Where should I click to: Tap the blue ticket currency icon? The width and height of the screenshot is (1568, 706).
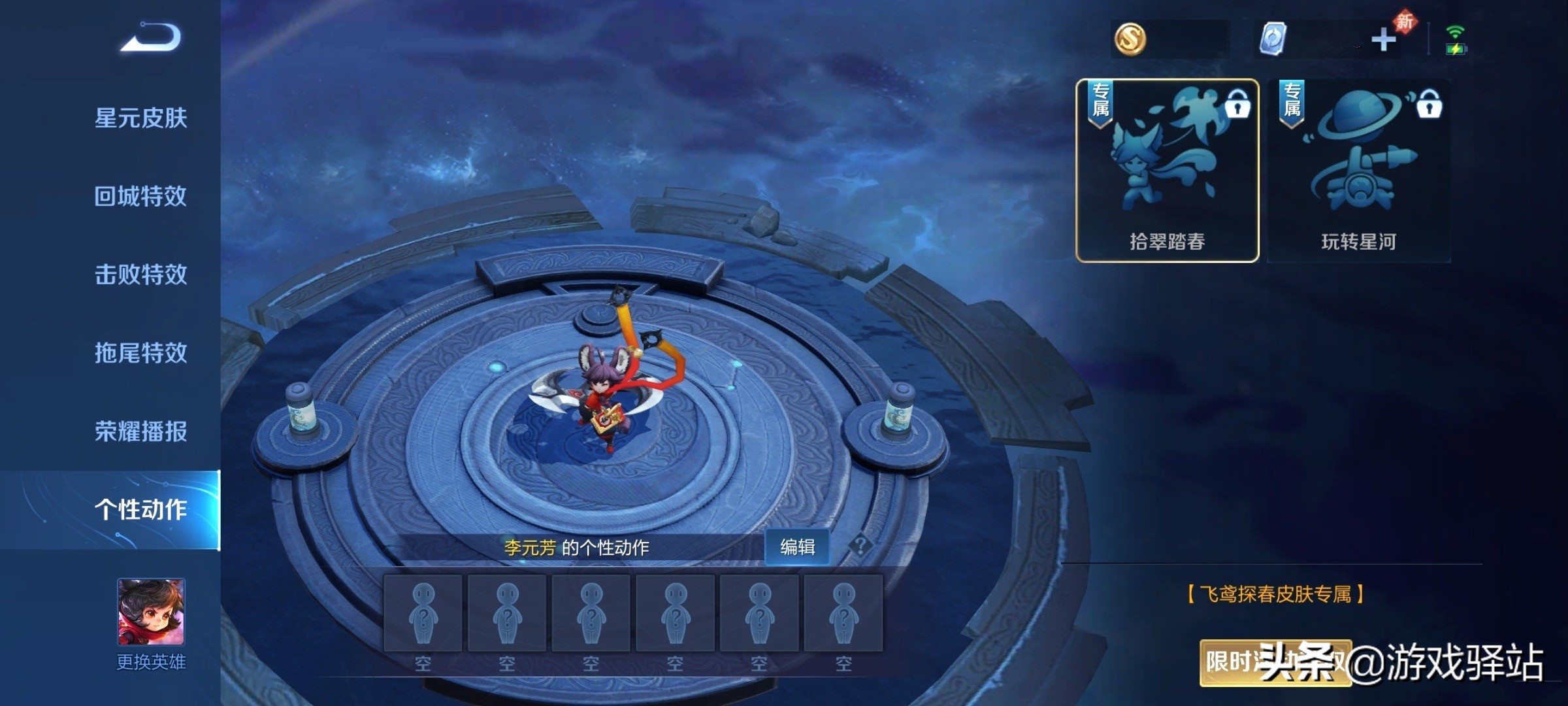point(1272,39)
